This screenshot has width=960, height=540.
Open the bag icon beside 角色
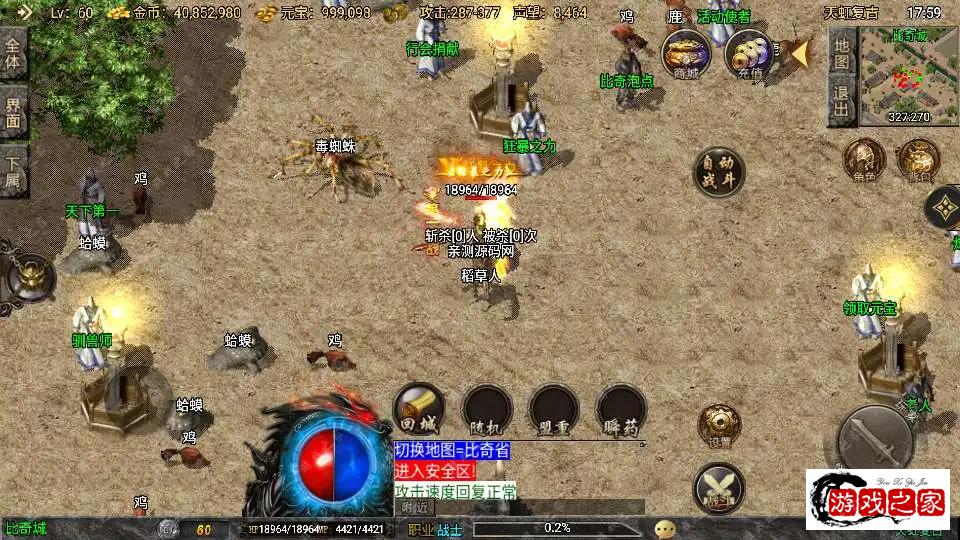pos(917,160)
